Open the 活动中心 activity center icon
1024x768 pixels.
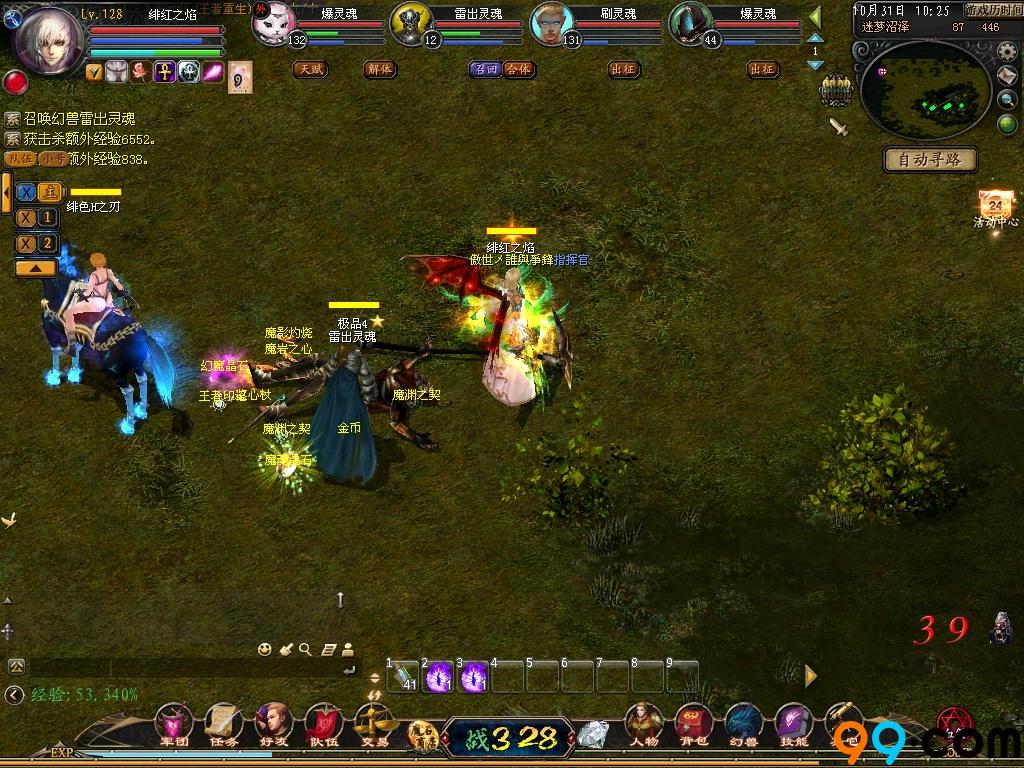pos(994,207)
